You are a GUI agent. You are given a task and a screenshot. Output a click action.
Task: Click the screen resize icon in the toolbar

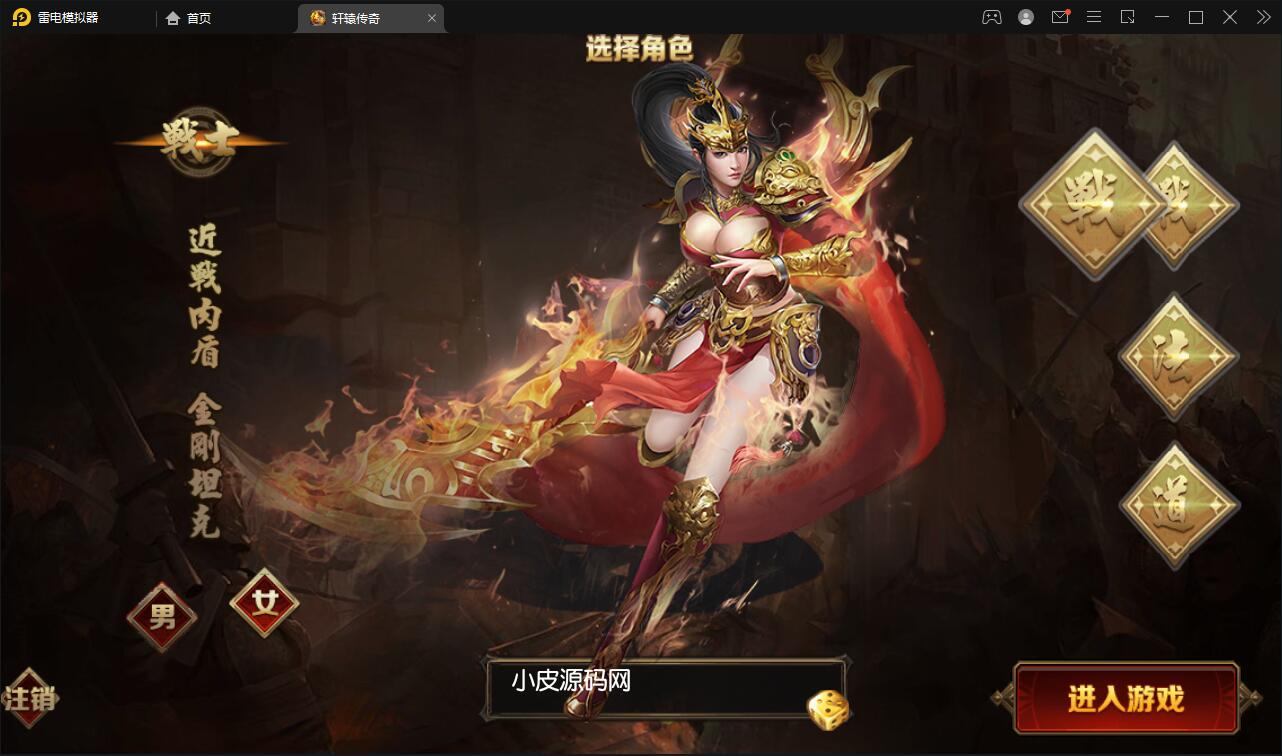tap(1128, 17)
